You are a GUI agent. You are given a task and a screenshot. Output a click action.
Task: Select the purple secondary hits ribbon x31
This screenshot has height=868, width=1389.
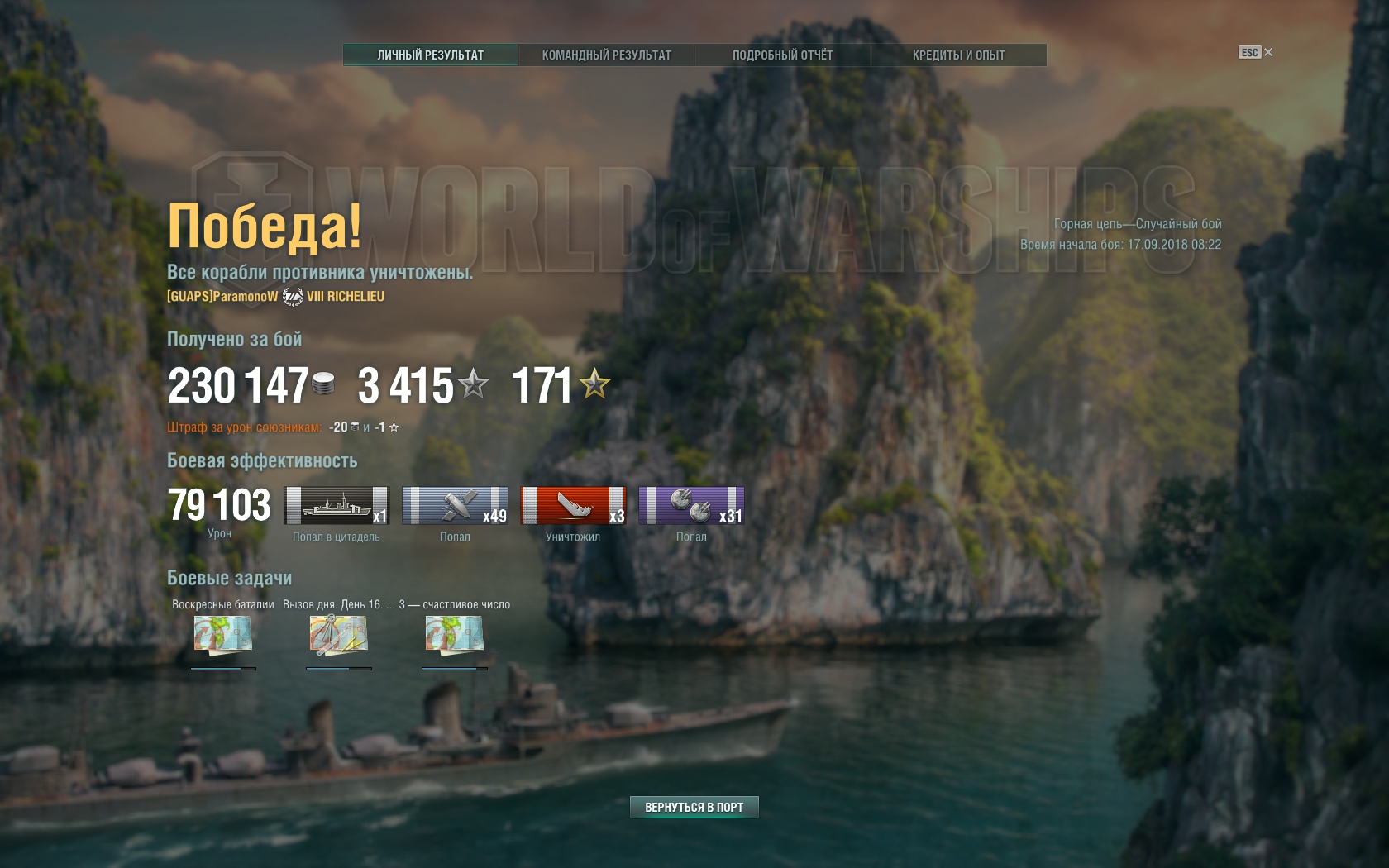click(691, 506)
